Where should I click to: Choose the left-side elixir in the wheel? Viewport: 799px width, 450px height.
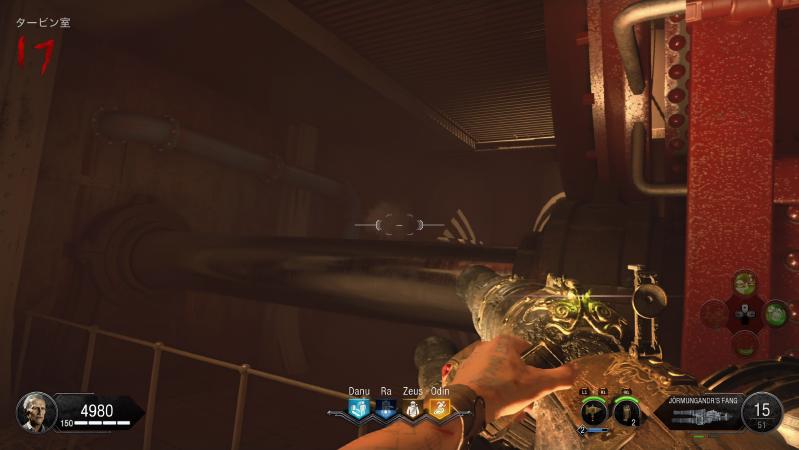[x=713, y=313]
